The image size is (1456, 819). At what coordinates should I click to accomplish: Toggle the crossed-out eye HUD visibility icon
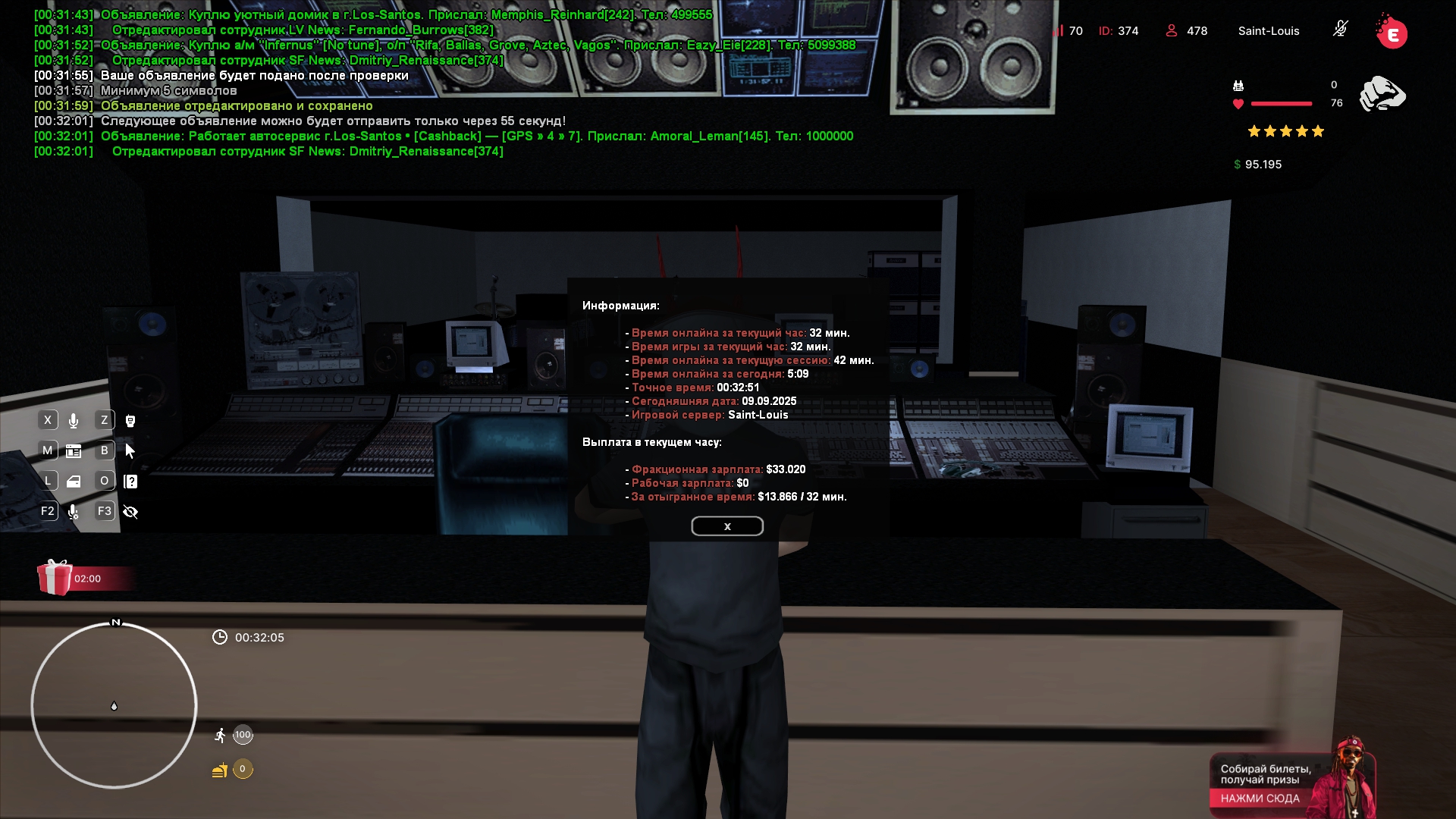(x=130, y=512)
